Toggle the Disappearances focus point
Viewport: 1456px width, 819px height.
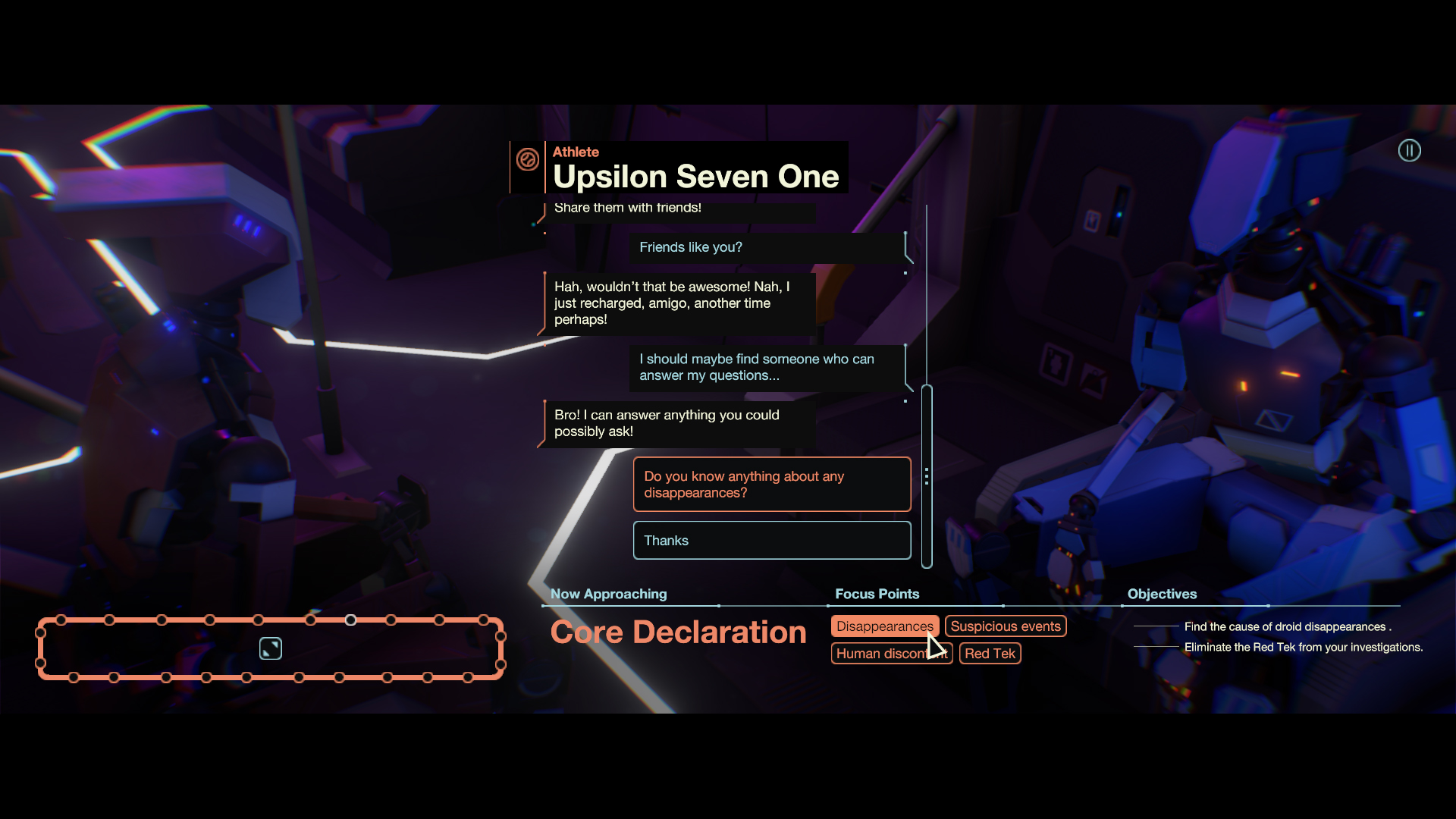click(x=884, y=626)
